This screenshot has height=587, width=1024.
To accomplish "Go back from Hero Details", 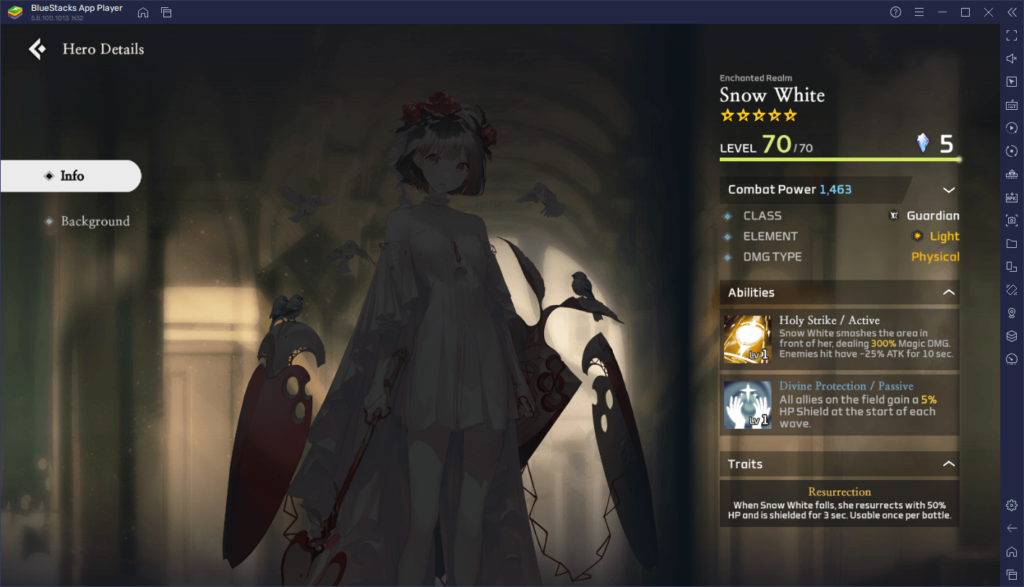I will [37, 49].
